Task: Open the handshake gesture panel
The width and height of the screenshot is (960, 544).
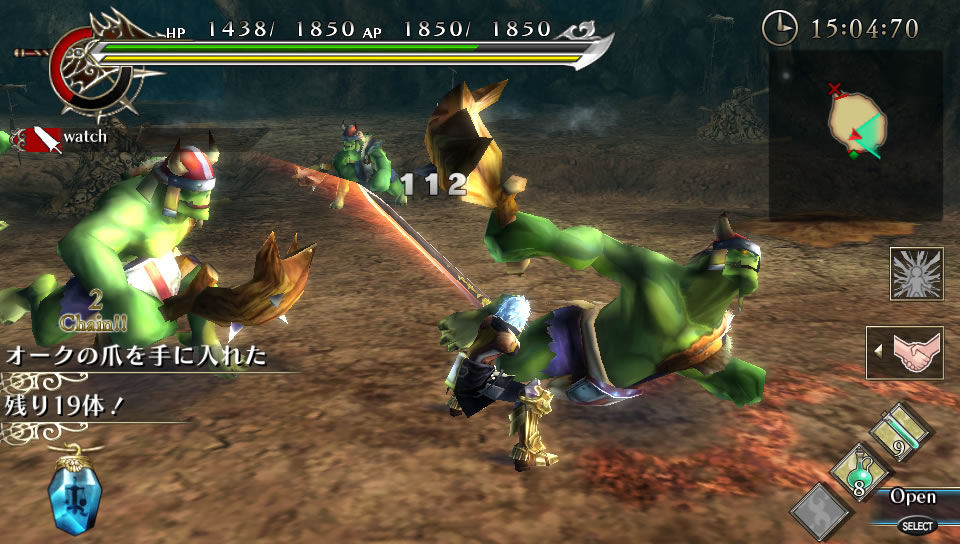Action: tap(907, 352)
